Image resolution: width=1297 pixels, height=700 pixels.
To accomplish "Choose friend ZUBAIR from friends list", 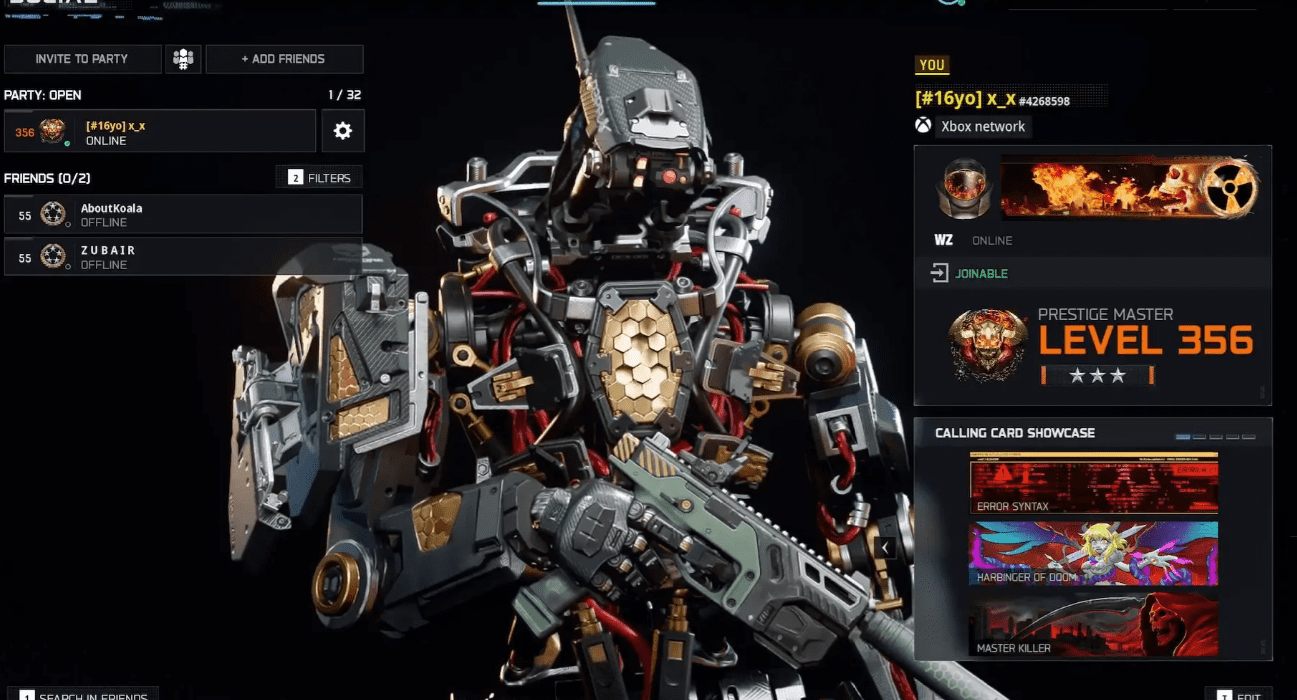I will [x=183, y=256].
